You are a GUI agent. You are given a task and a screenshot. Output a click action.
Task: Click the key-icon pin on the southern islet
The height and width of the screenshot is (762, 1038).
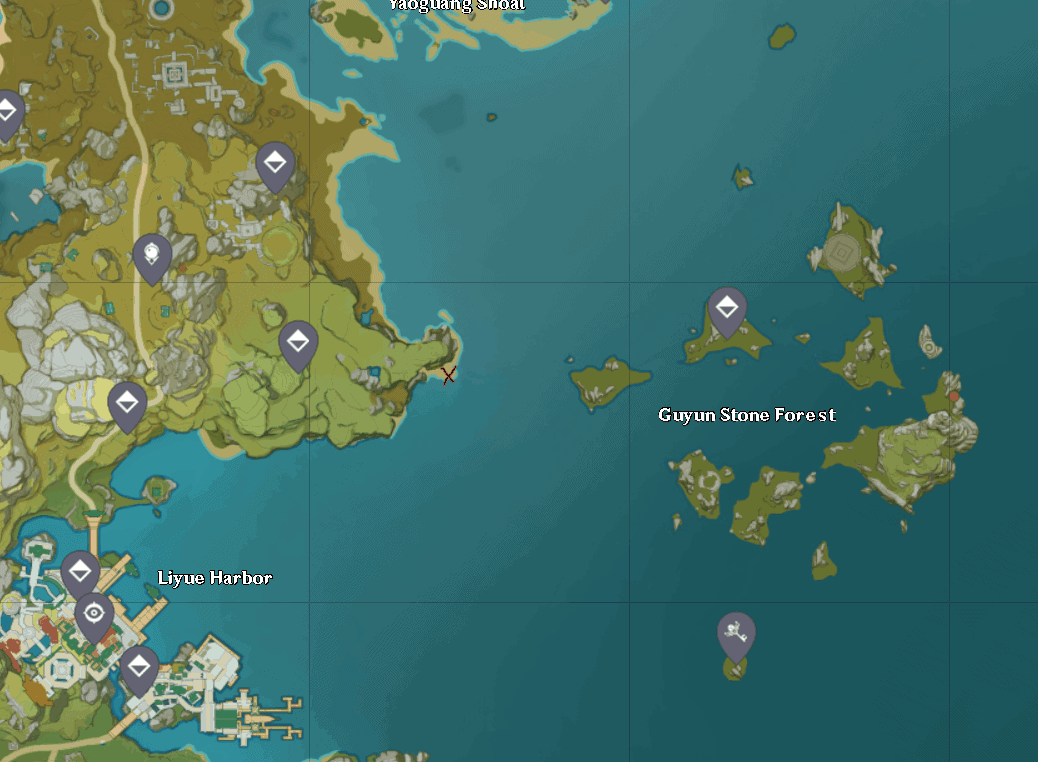[736, 633]
